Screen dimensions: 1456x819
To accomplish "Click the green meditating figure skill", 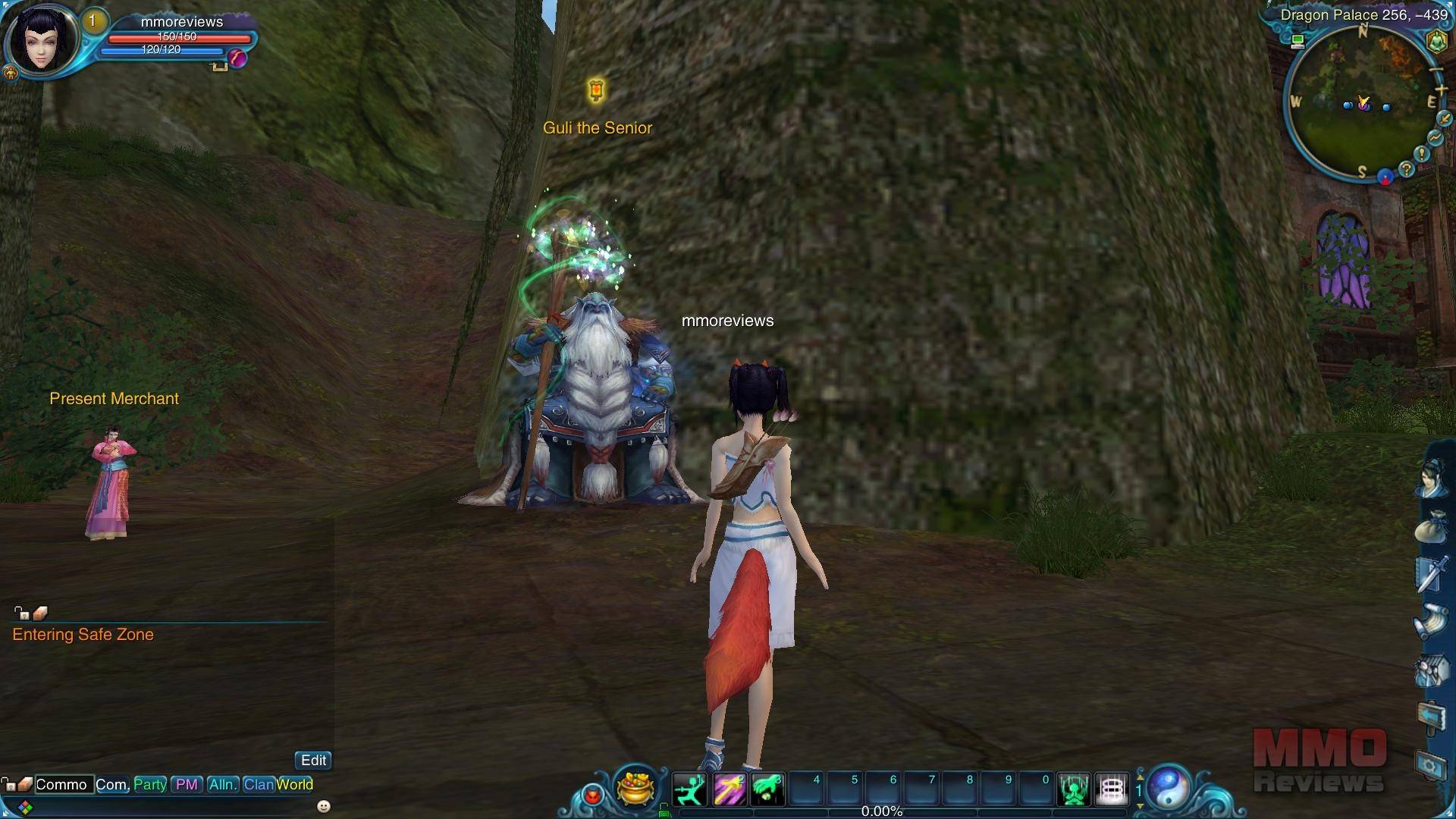I will [1074, 789].
